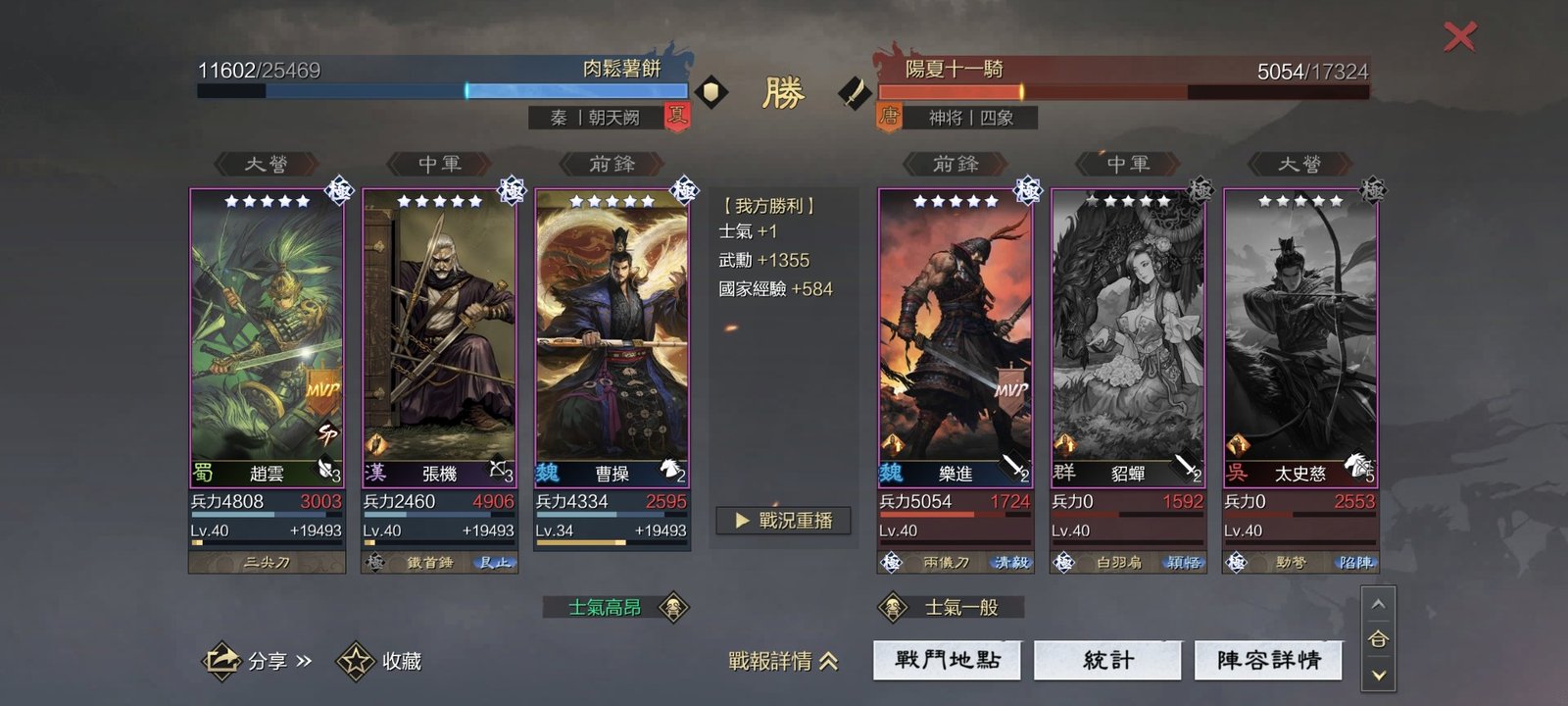
Task: Play the 戰況重播 battle replay
Action: pyautogui.click(x=783, y=521)
